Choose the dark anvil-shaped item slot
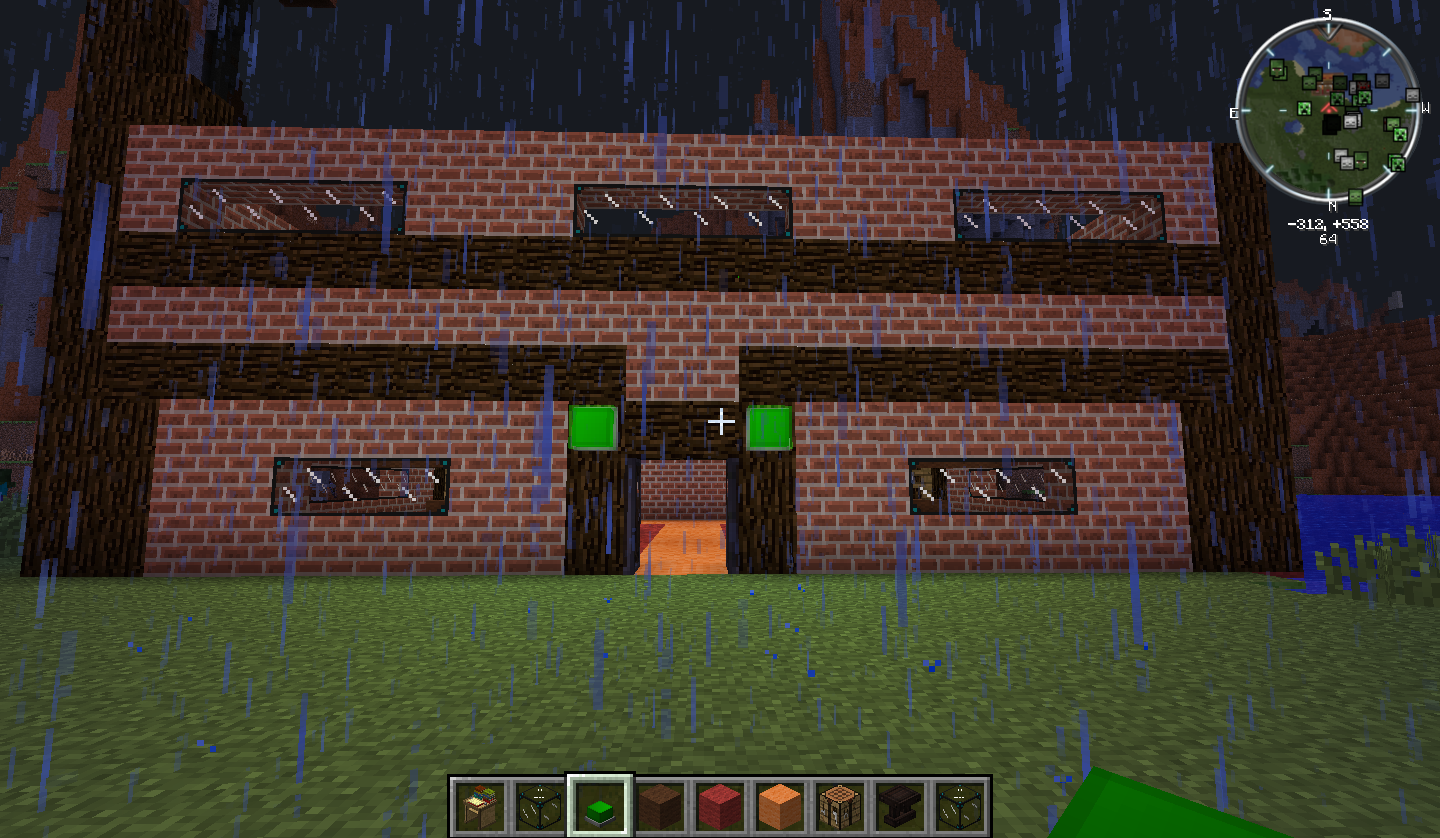Screen dimensions: 1440x838 [900, 805]
